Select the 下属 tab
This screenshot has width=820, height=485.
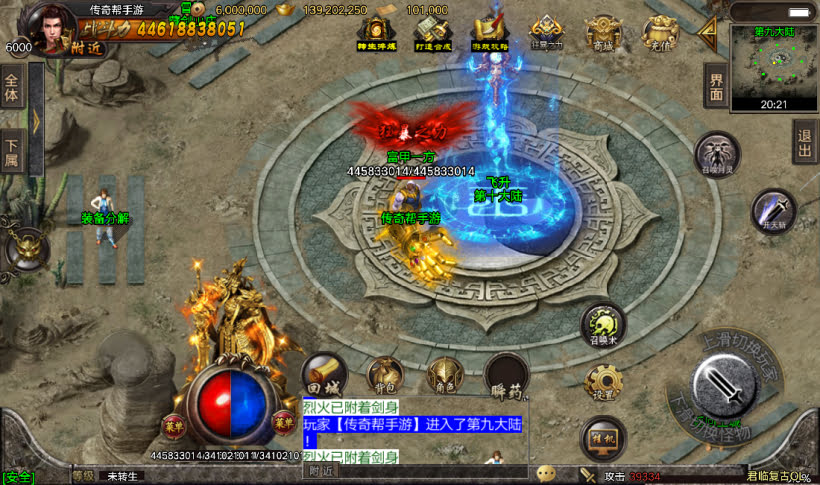(12, 150)
